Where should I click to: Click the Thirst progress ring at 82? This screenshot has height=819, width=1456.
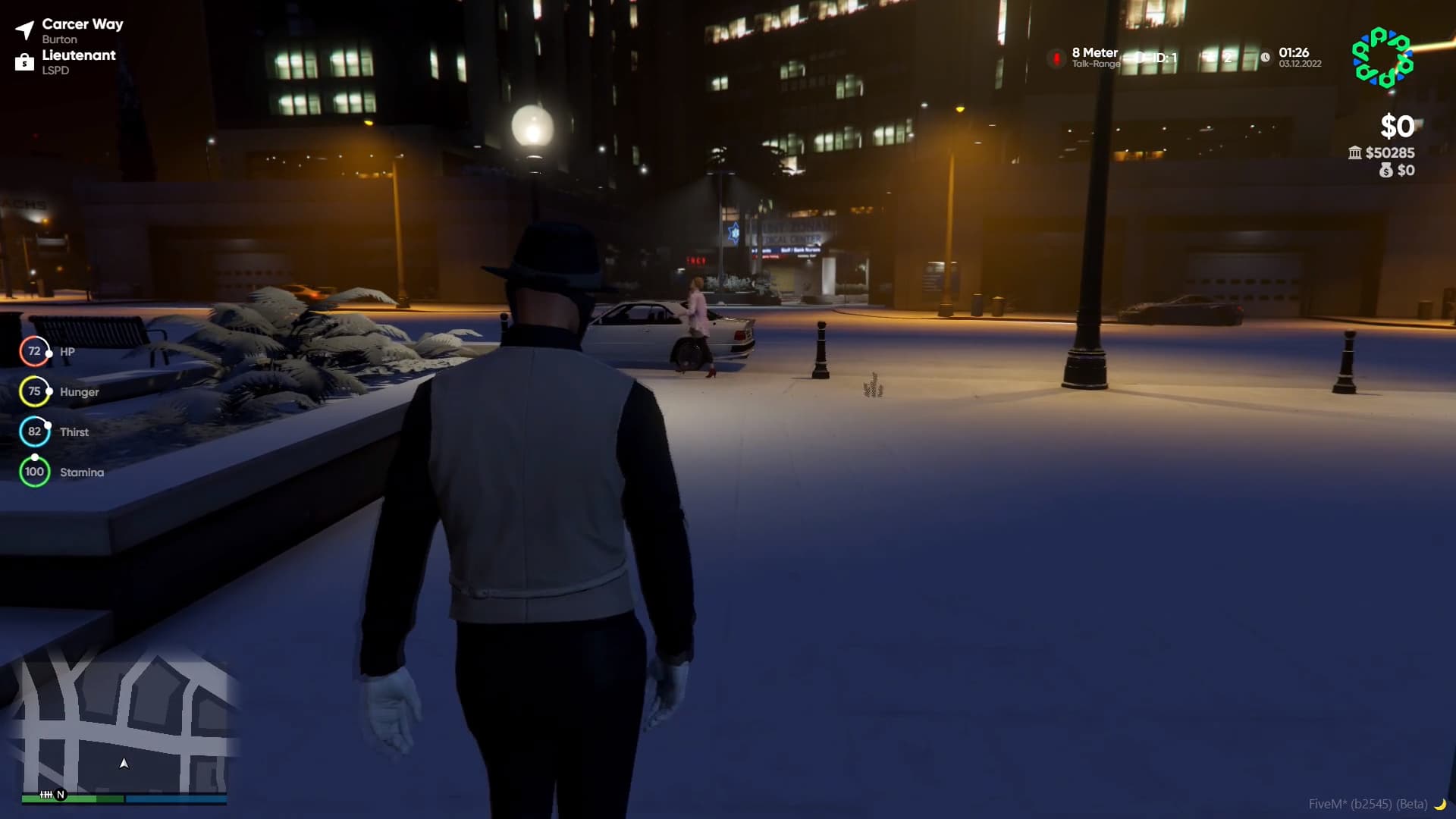[x=34, y=431]
